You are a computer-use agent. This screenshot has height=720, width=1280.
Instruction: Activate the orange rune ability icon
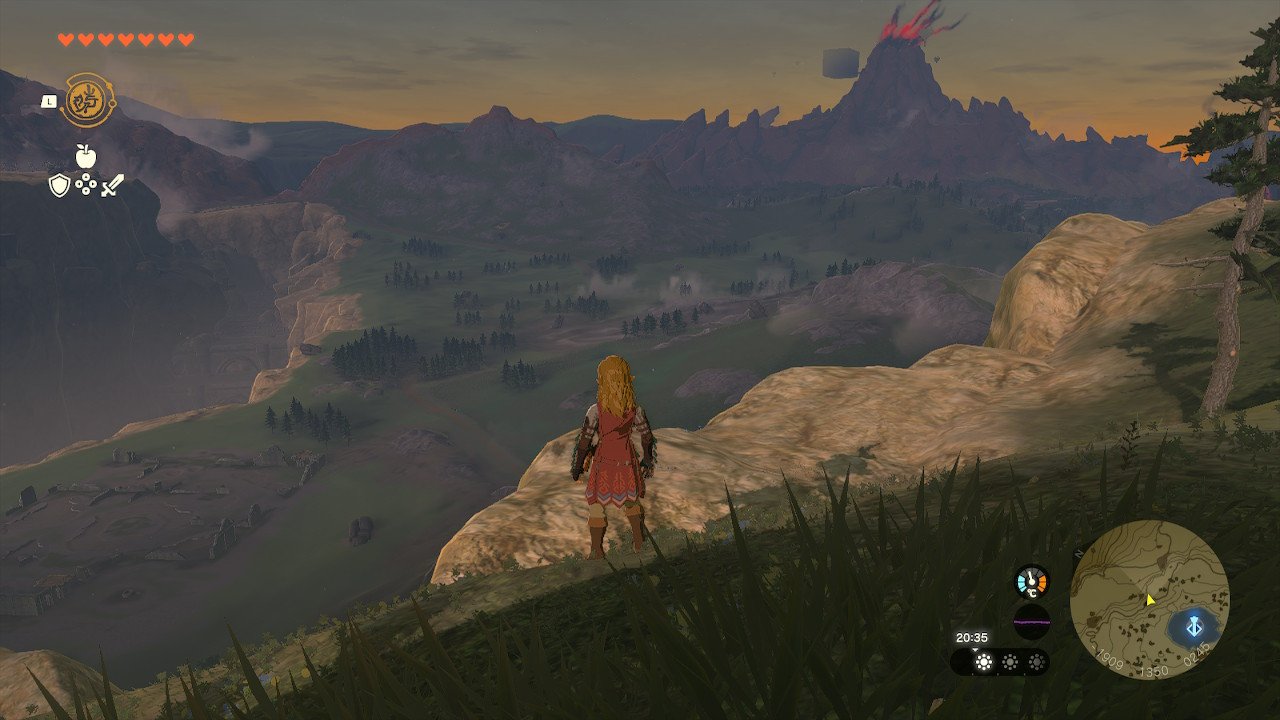click(86, 100)
